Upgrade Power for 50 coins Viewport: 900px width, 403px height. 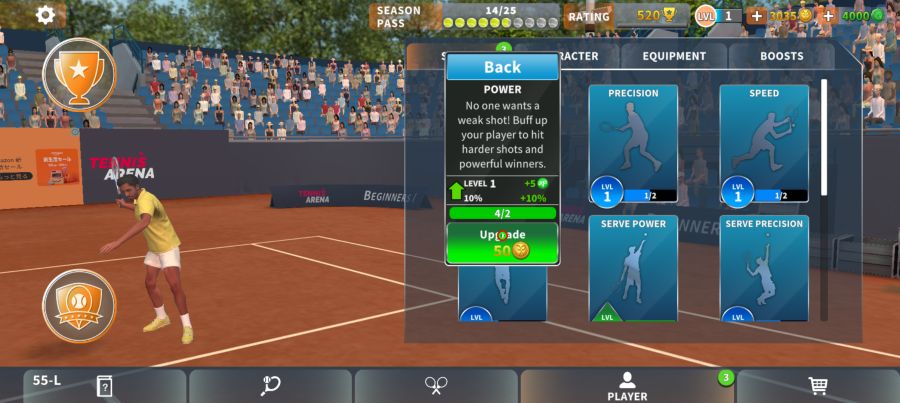[502, 243]
